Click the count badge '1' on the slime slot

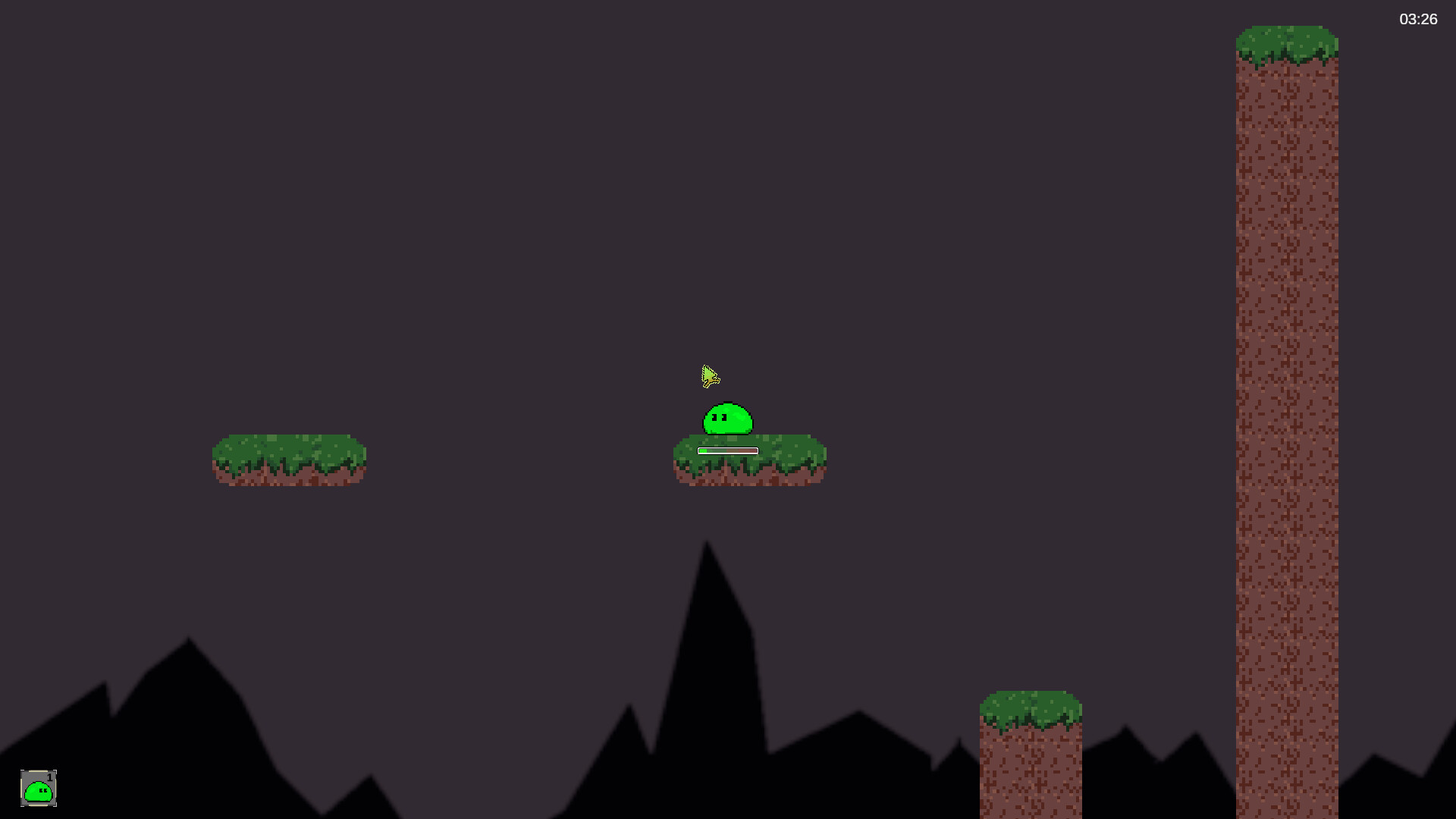(50, 777)
